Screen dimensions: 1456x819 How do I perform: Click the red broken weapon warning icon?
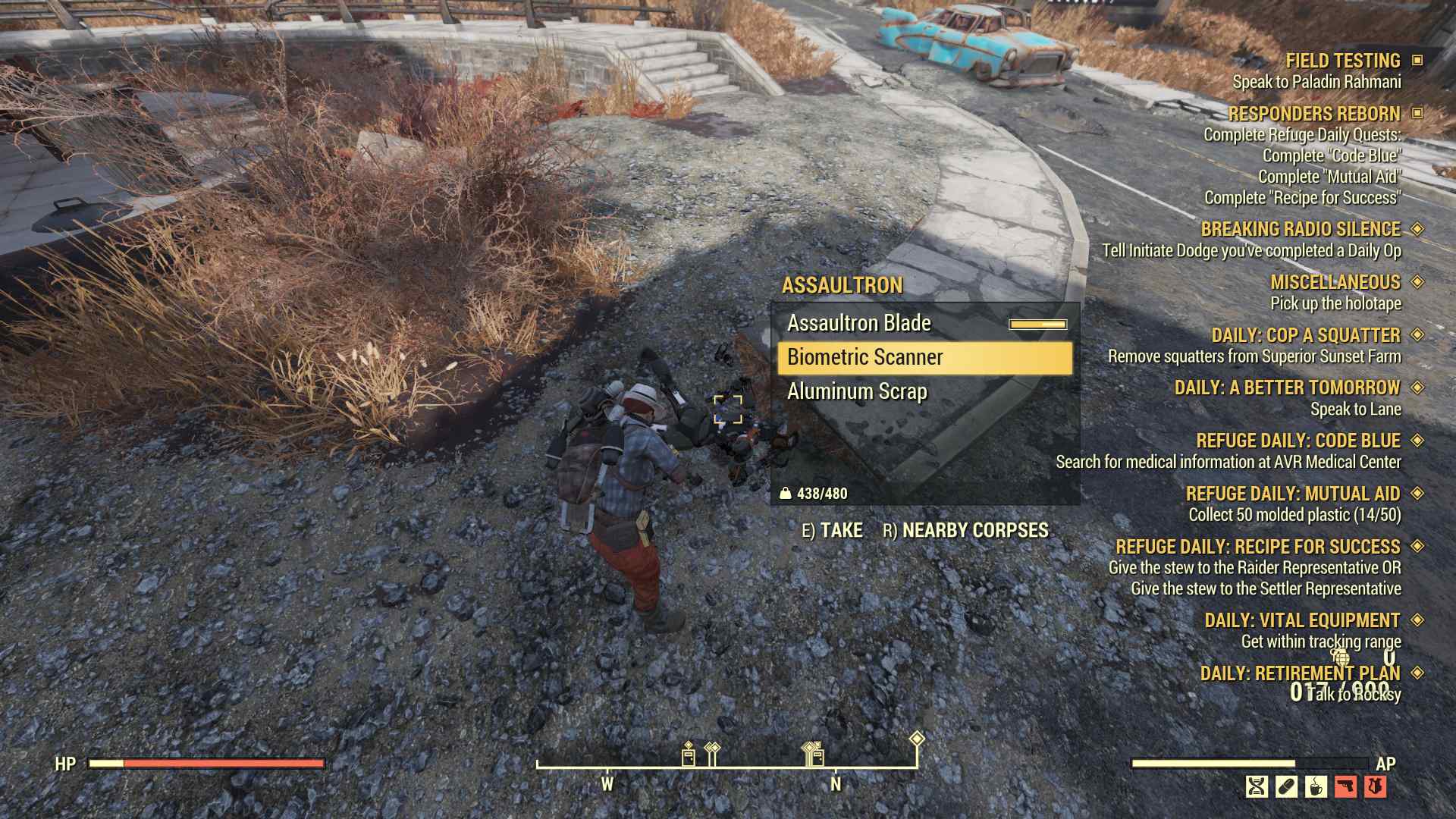click(x=1345, y=786)
